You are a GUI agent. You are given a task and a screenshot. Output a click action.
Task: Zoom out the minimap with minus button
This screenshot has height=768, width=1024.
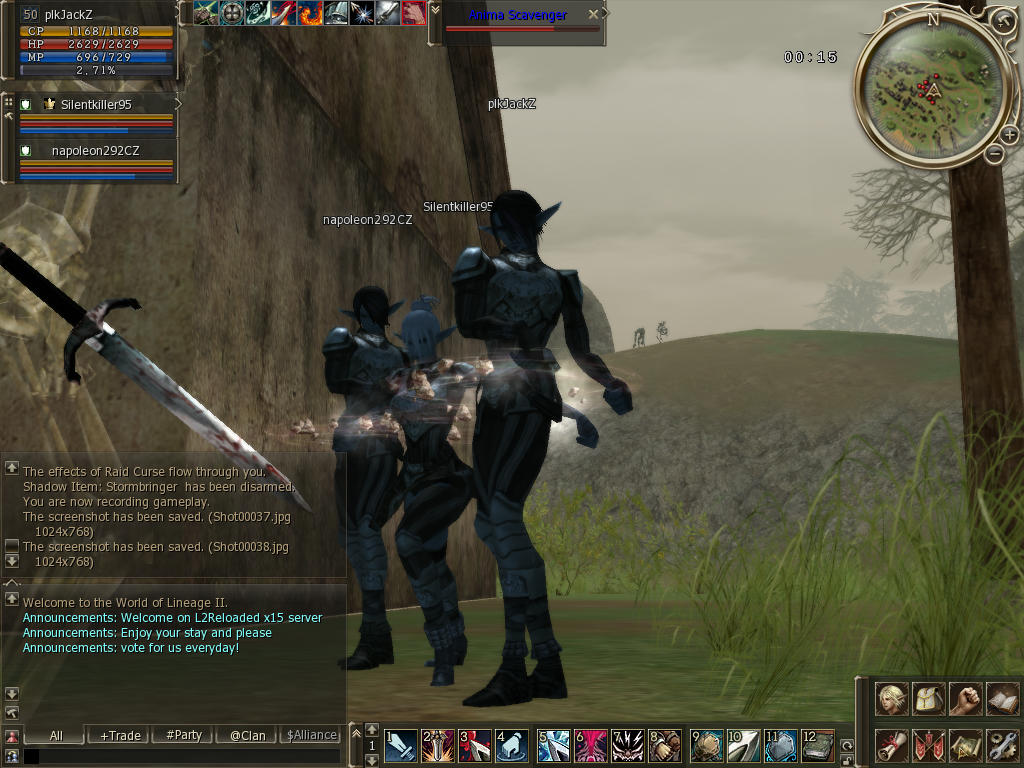994,154
